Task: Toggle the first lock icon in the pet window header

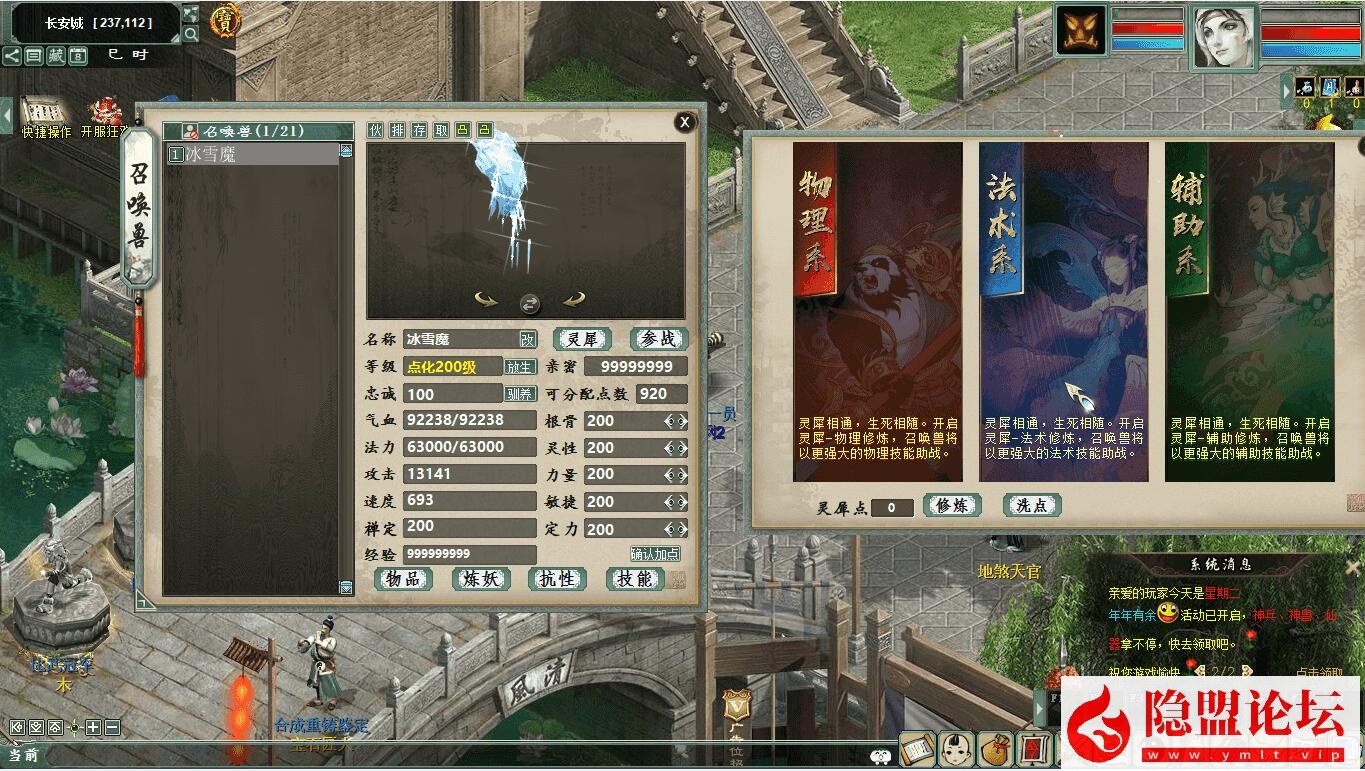Action: click(461, 129)
